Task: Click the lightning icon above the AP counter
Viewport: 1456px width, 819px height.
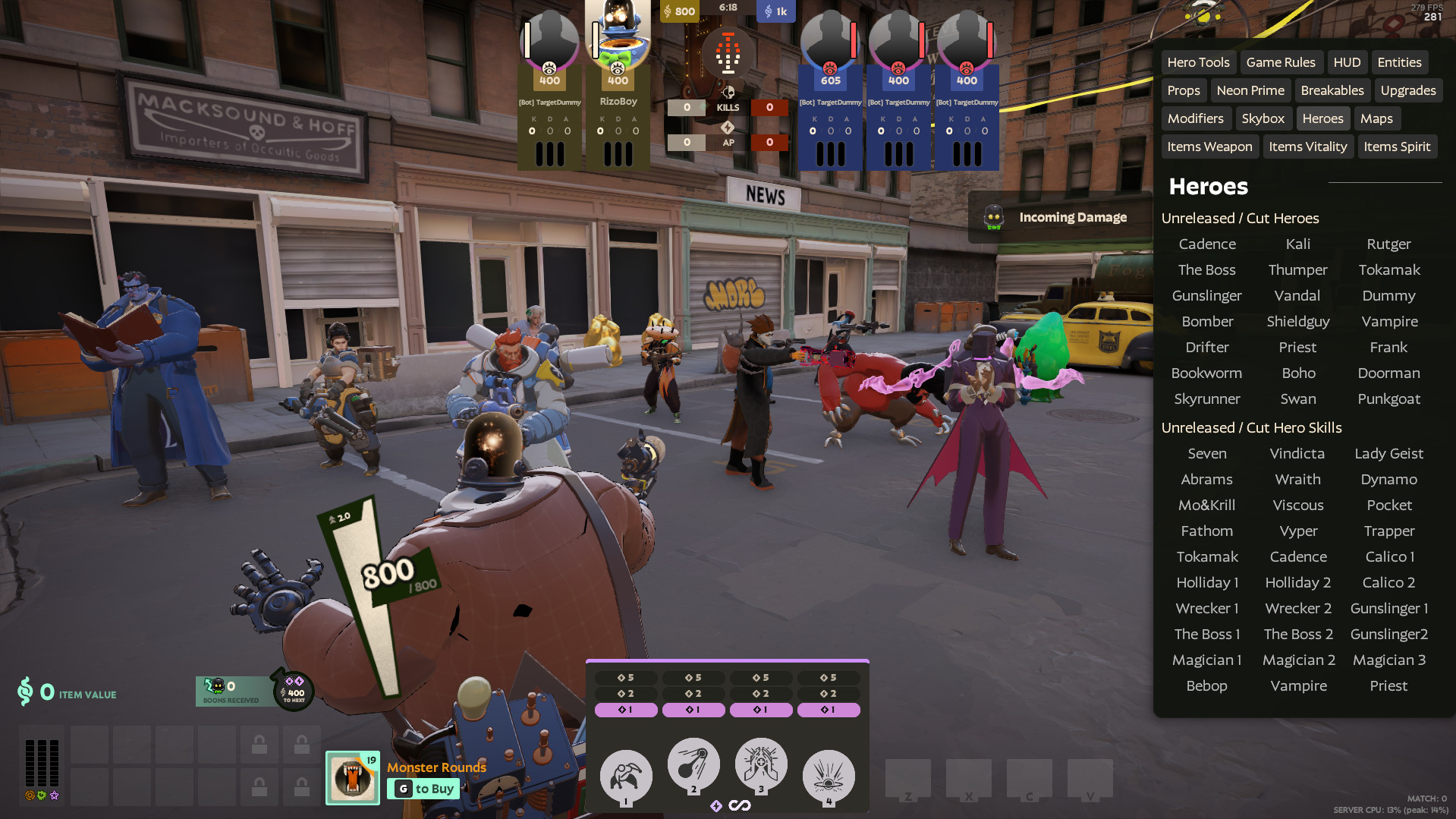Action: (728, 128)
